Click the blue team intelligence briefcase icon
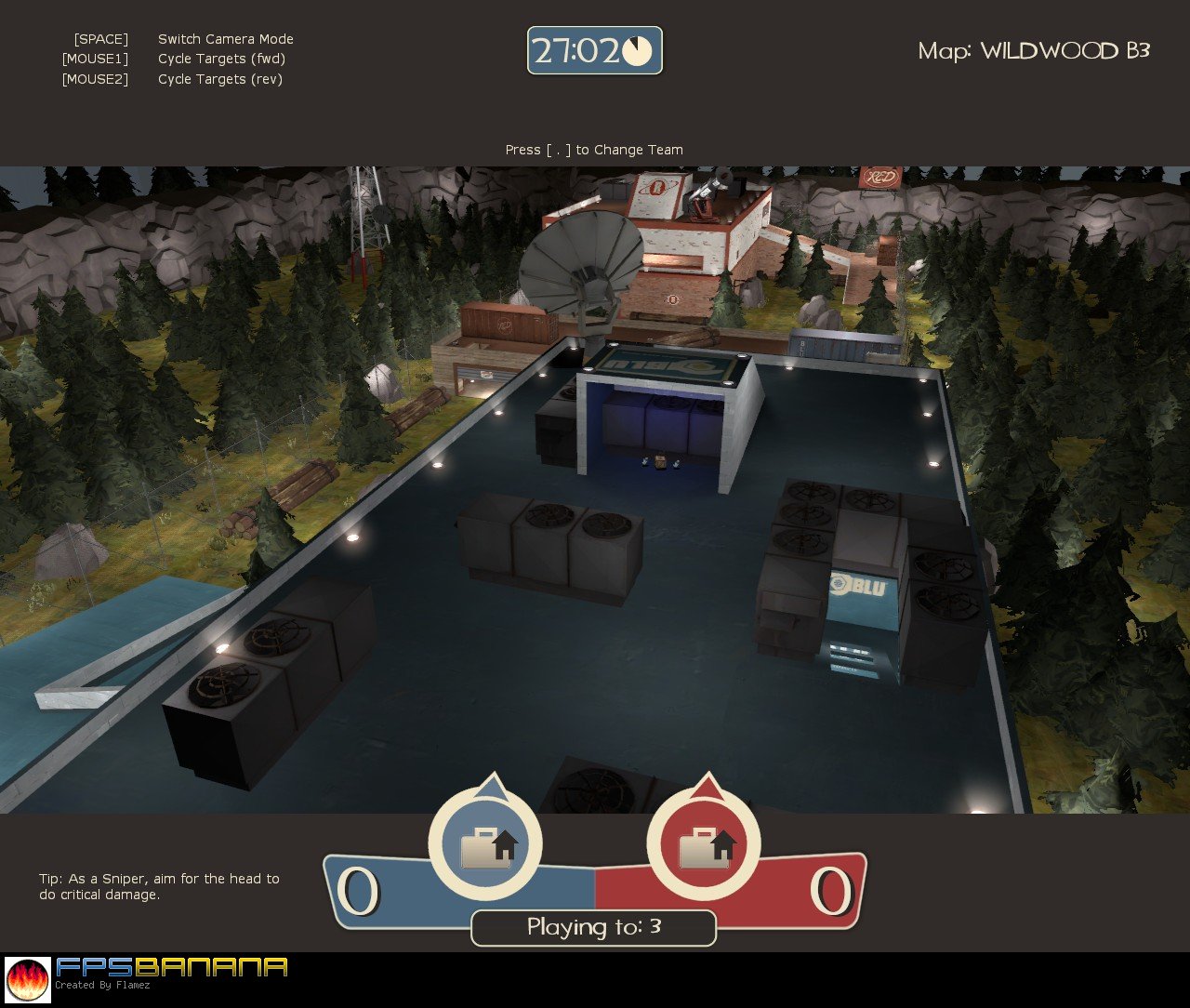The width and height of the screenshot is (1190, 1008). pos(485,844)
